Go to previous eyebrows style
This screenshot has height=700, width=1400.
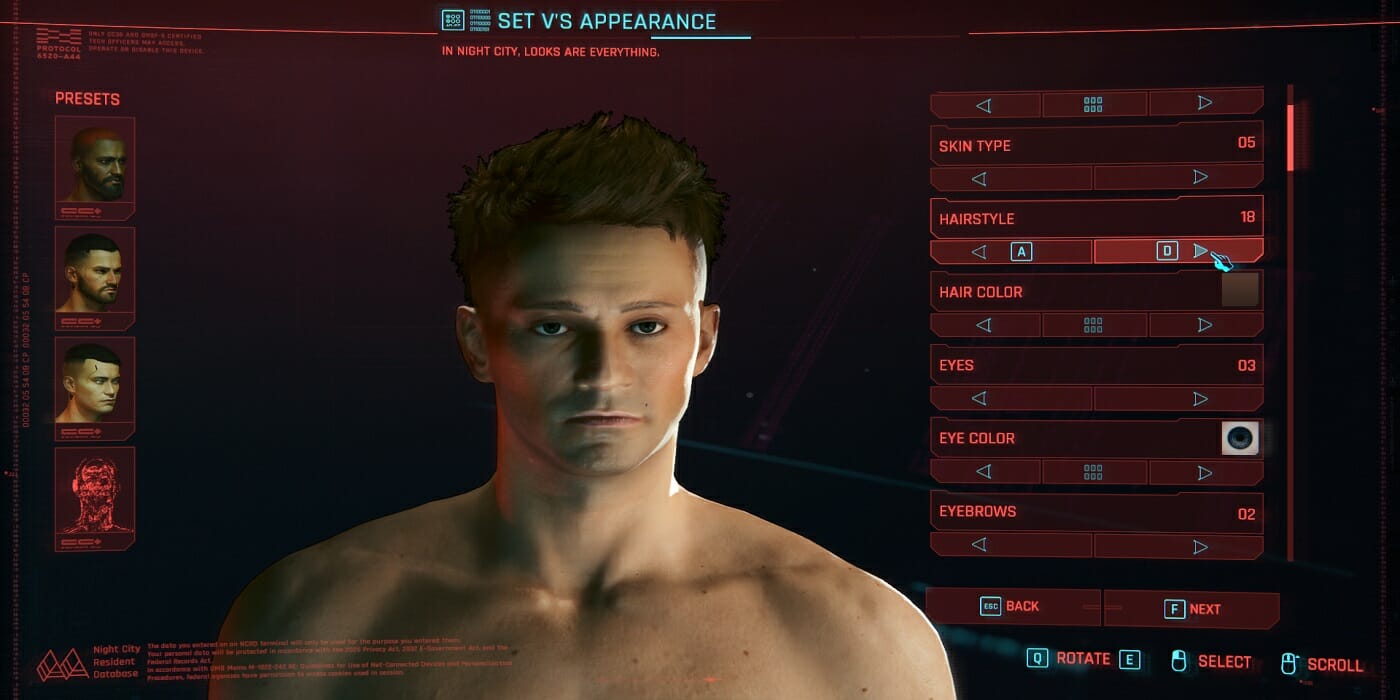tap(1011, 545)
